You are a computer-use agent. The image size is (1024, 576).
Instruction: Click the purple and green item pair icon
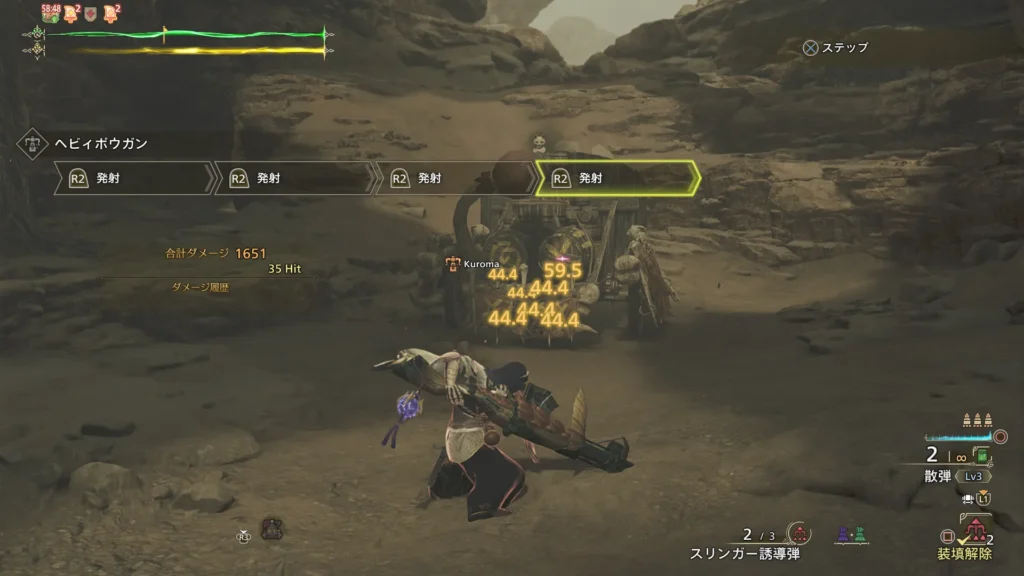pos(850,535)
